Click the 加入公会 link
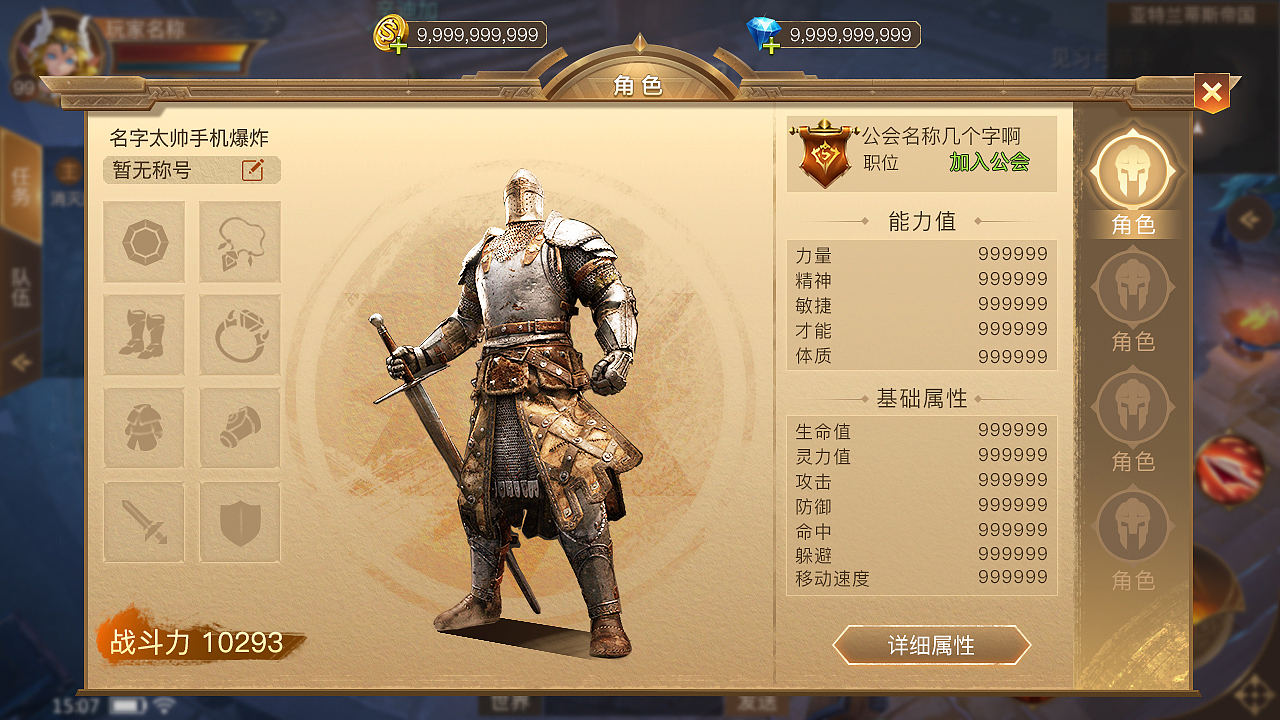Image resolution: width=1280 pixels, height=720 pixels. 990,162
